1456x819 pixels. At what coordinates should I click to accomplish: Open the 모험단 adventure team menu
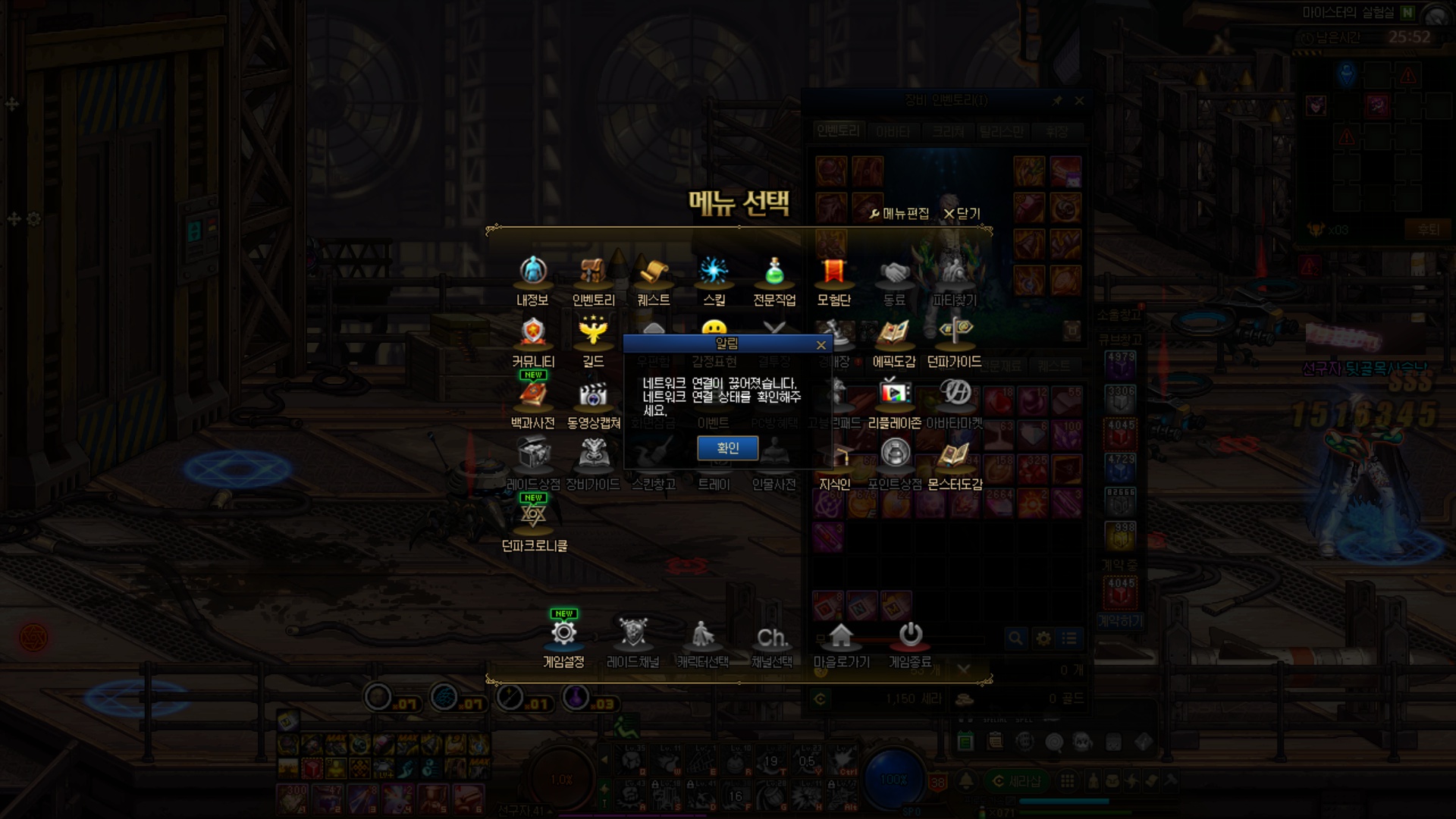point(833,281)
